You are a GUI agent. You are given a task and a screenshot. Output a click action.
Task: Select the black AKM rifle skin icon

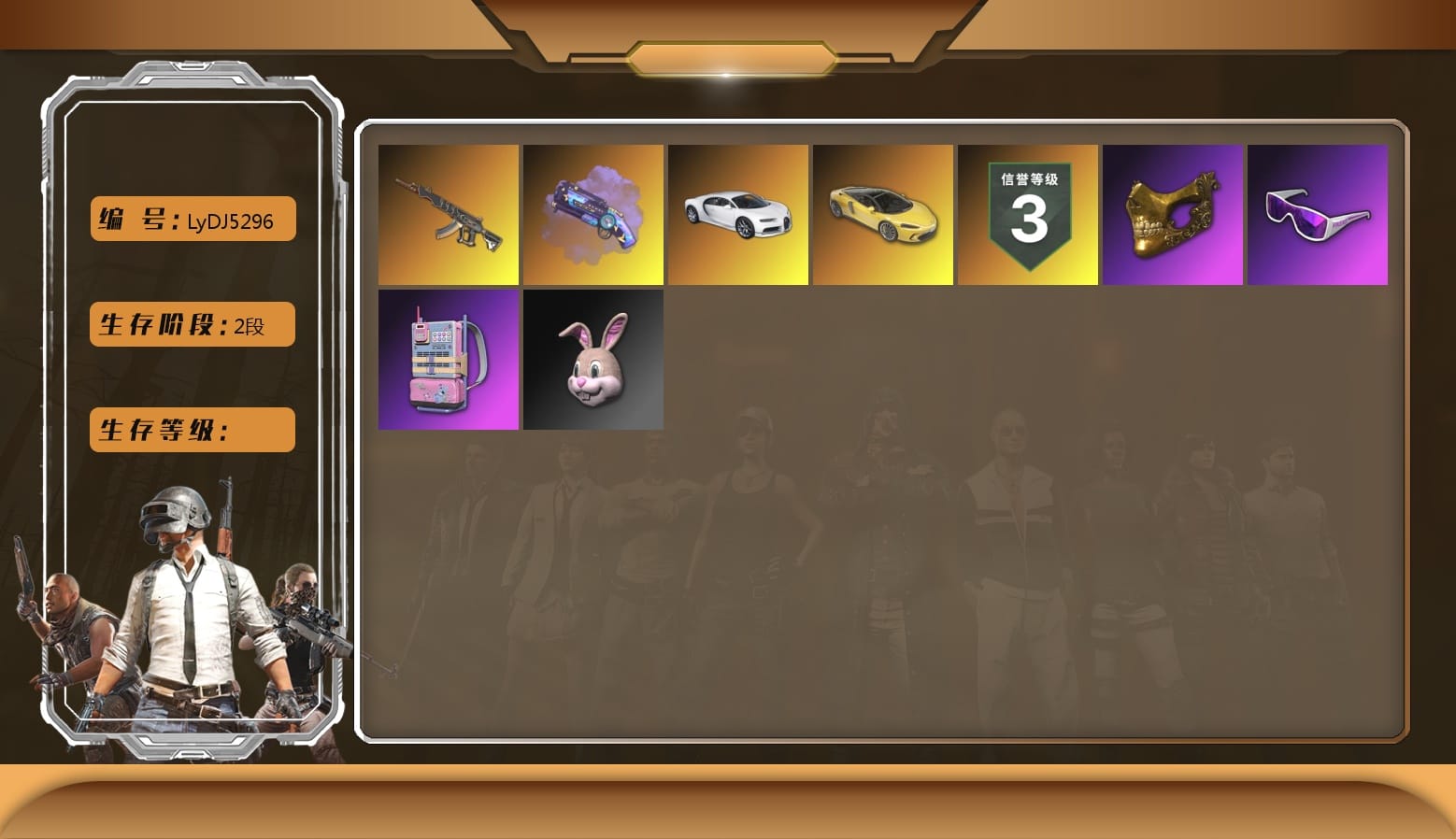(449, 214)
